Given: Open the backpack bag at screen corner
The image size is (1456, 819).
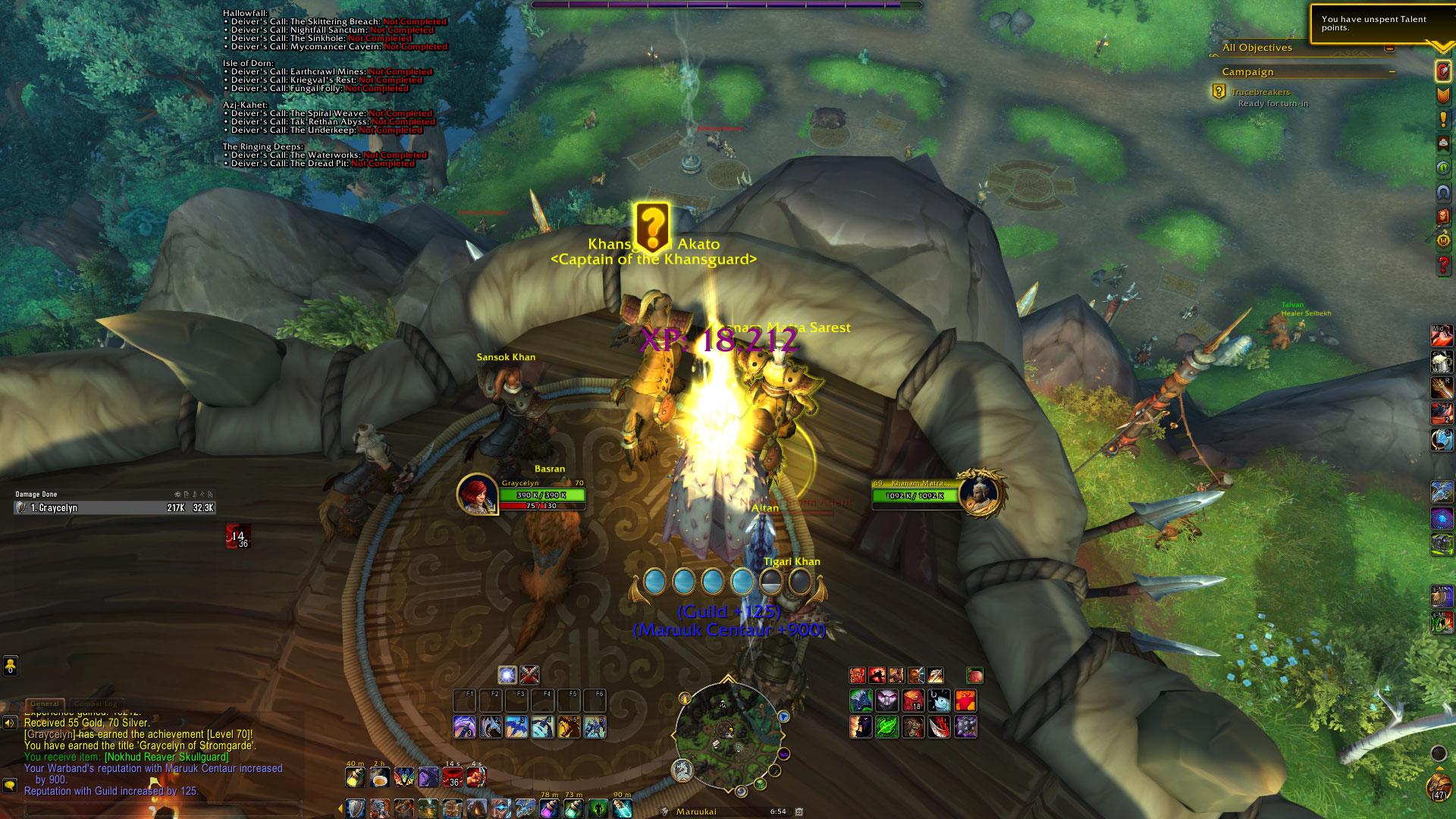Looking at the screenshot, I should [1439, 789].
